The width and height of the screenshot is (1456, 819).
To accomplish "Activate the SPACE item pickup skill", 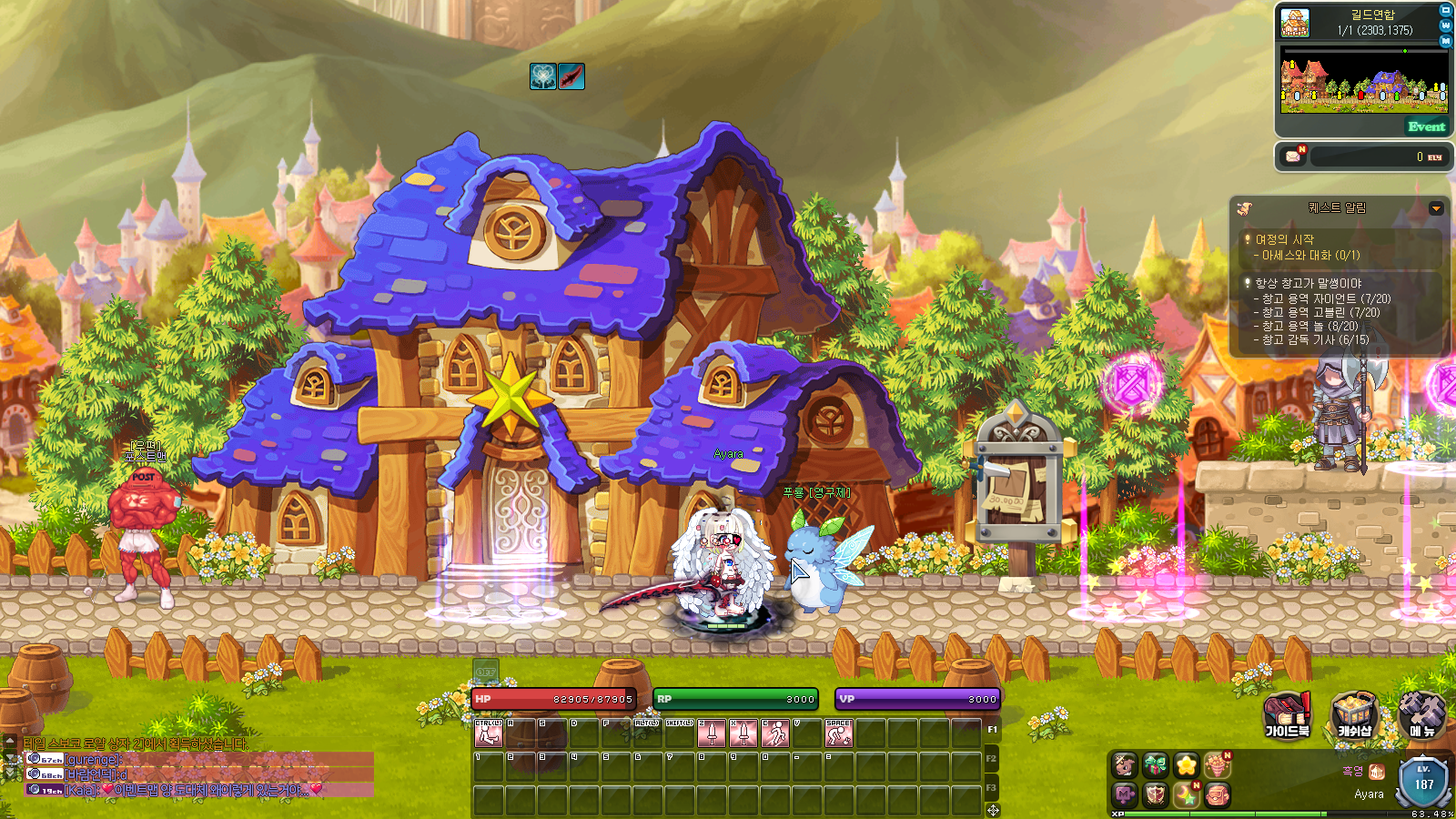I will pyautogui.click(x=838, y=733).
